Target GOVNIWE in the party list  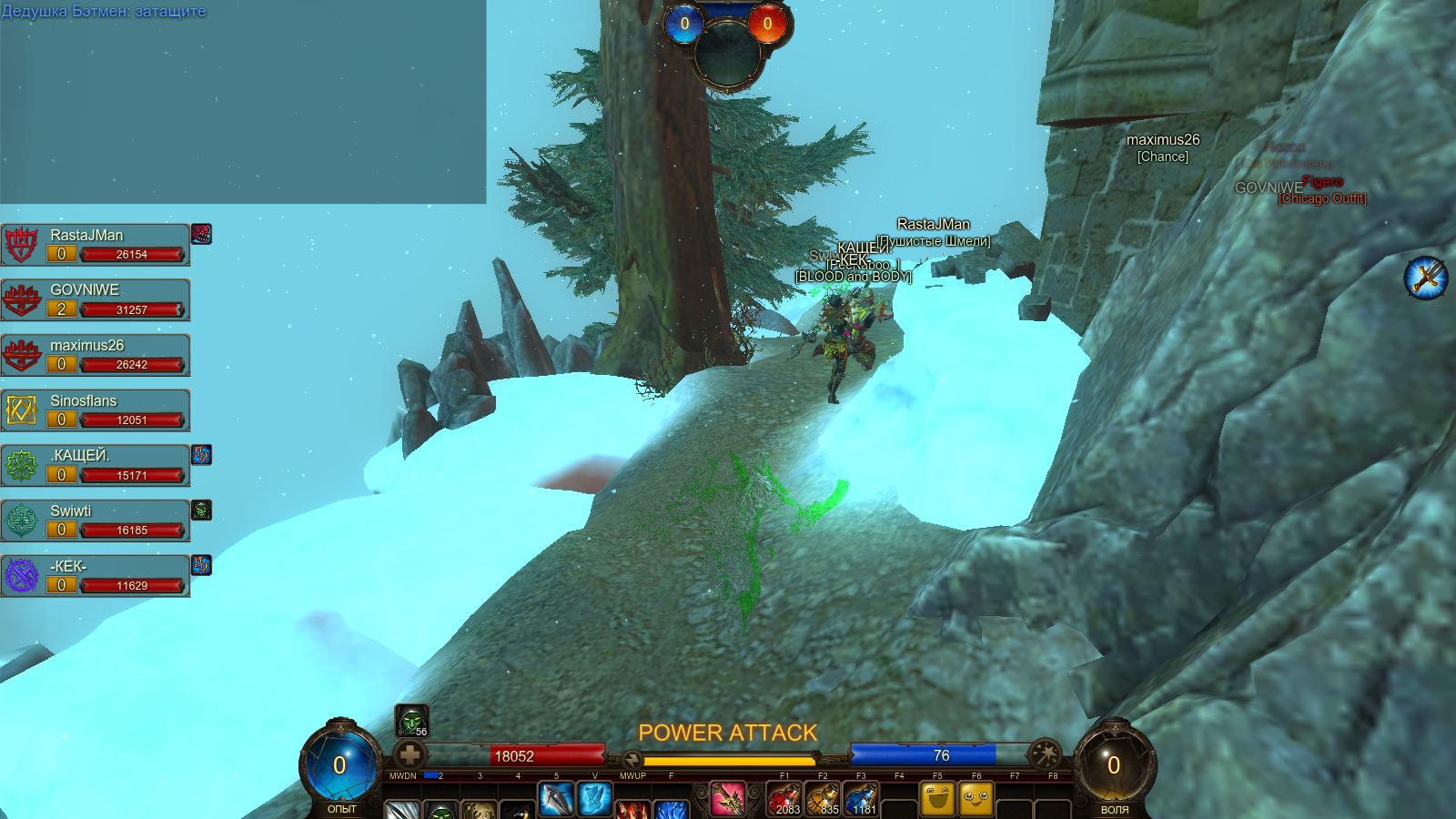[96, 300]
